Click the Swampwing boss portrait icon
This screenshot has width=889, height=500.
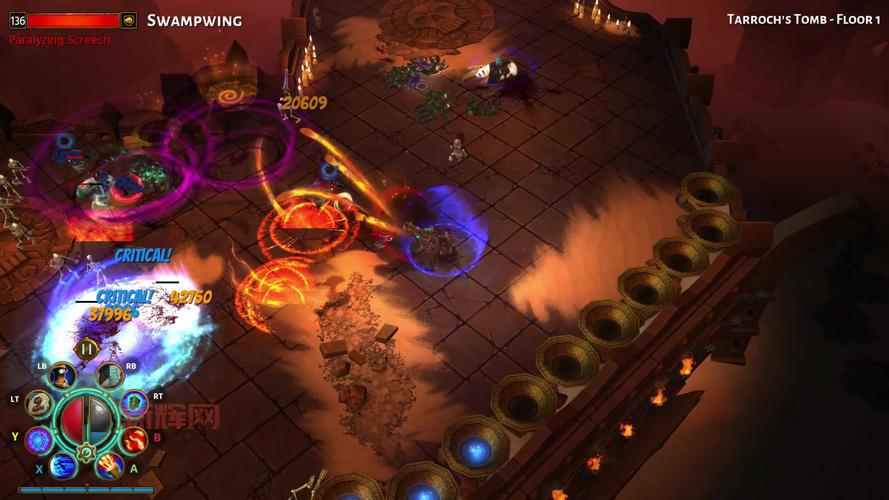(129, 20)
